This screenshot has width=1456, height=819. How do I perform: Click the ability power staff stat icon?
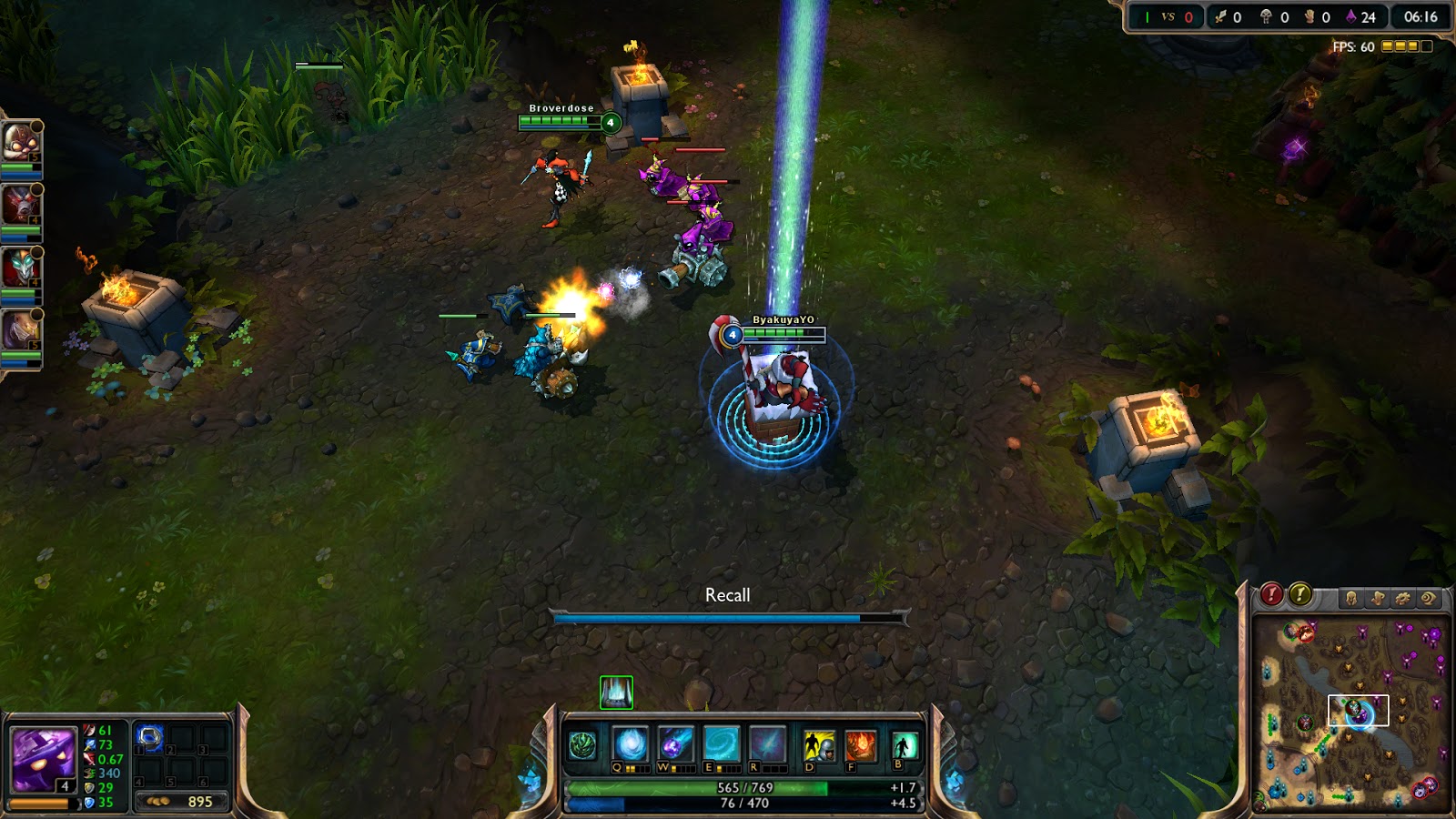tap(89, 743)
